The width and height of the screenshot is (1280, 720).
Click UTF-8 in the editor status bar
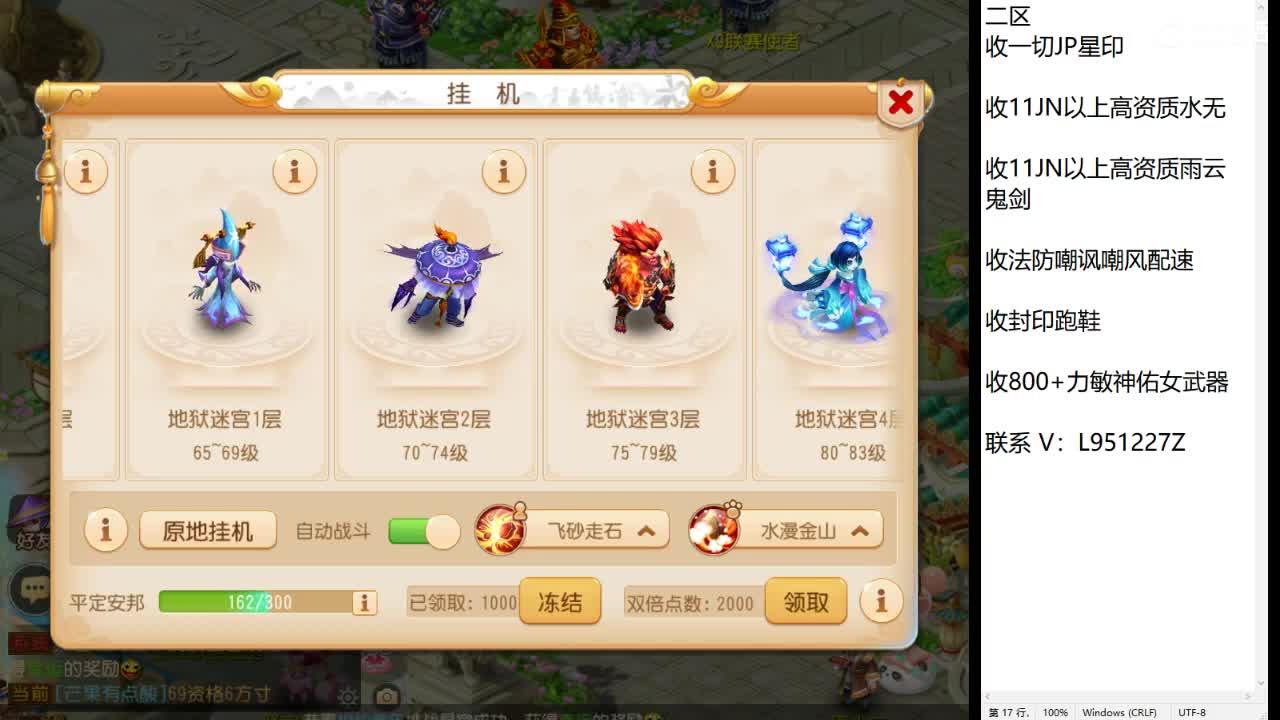click(x=1195, y=712)
